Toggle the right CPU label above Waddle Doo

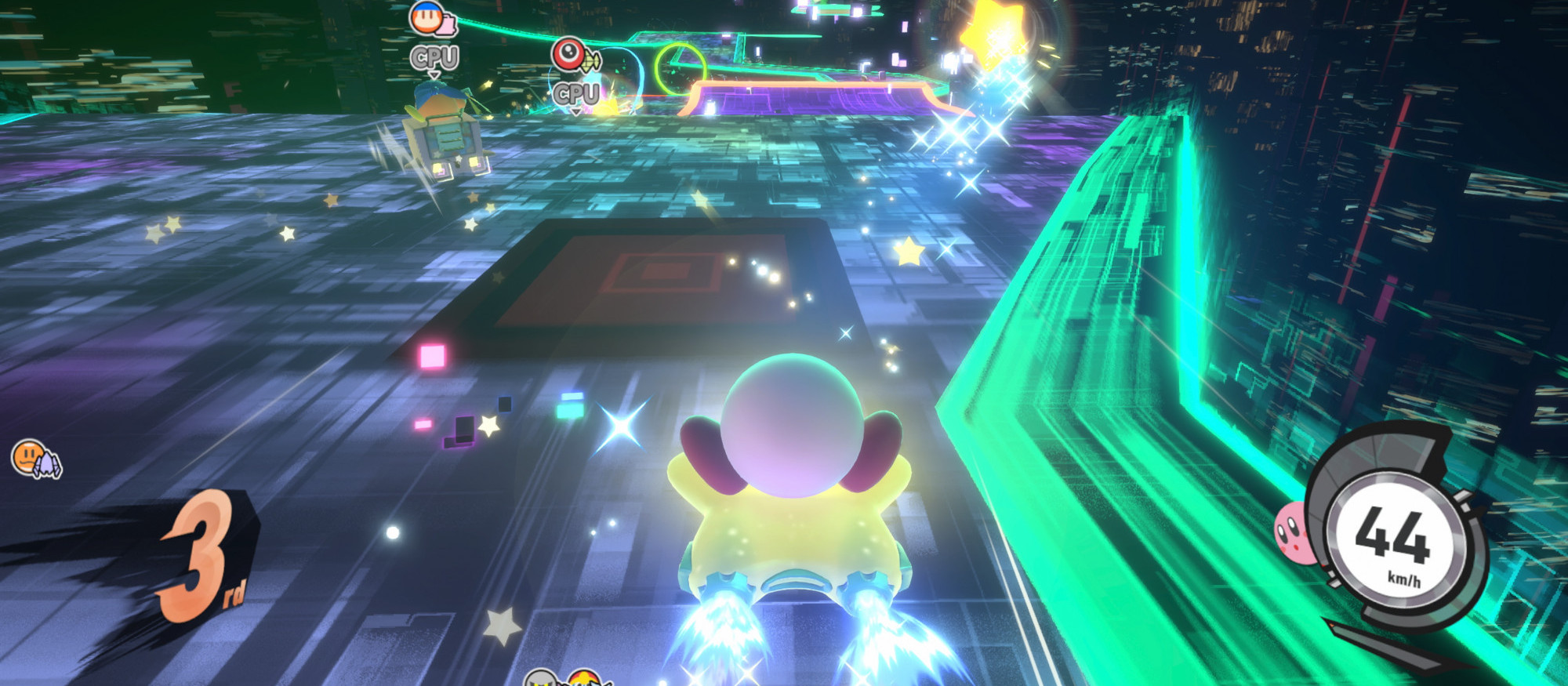(577, 93)
